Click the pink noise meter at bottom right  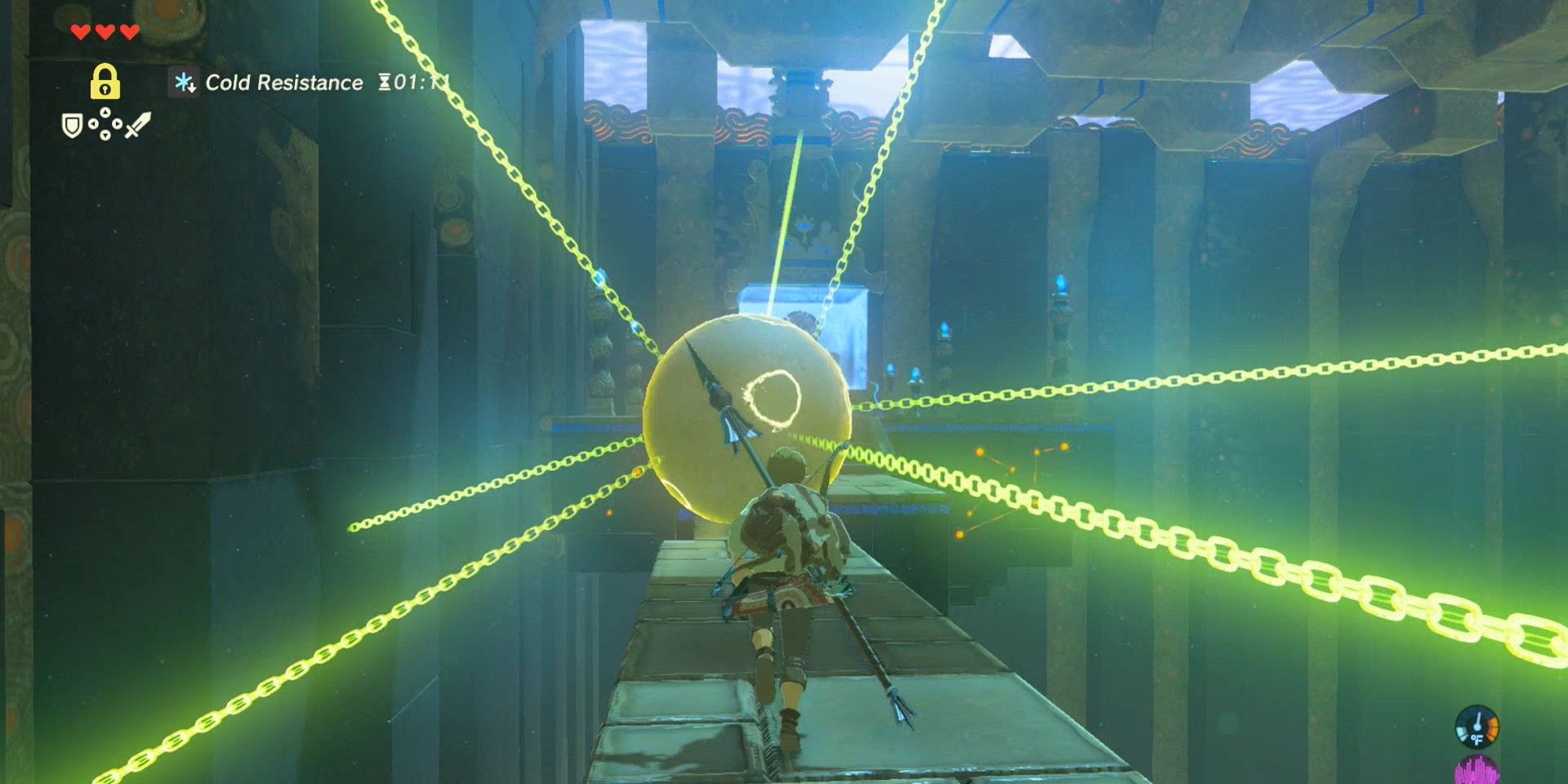pyautogui.click(x=1478, y=772)
